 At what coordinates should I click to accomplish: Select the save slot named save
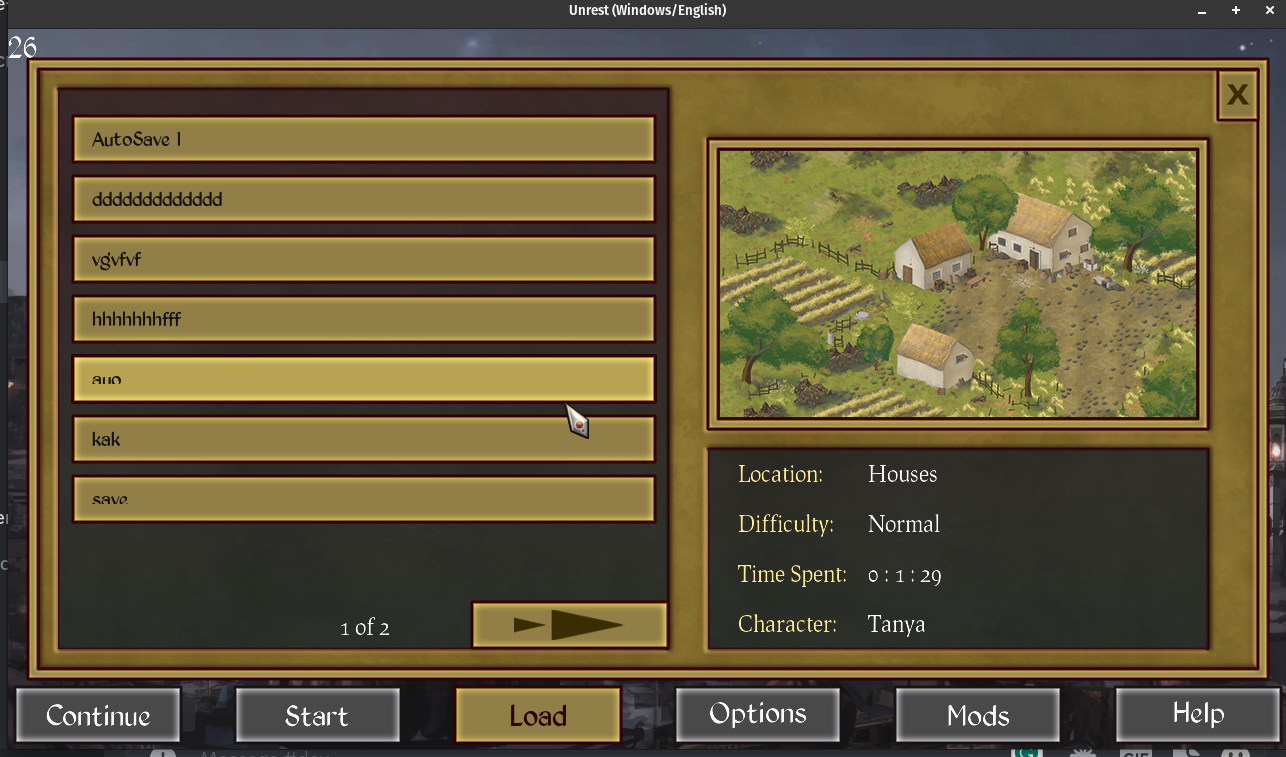(363, 495)
